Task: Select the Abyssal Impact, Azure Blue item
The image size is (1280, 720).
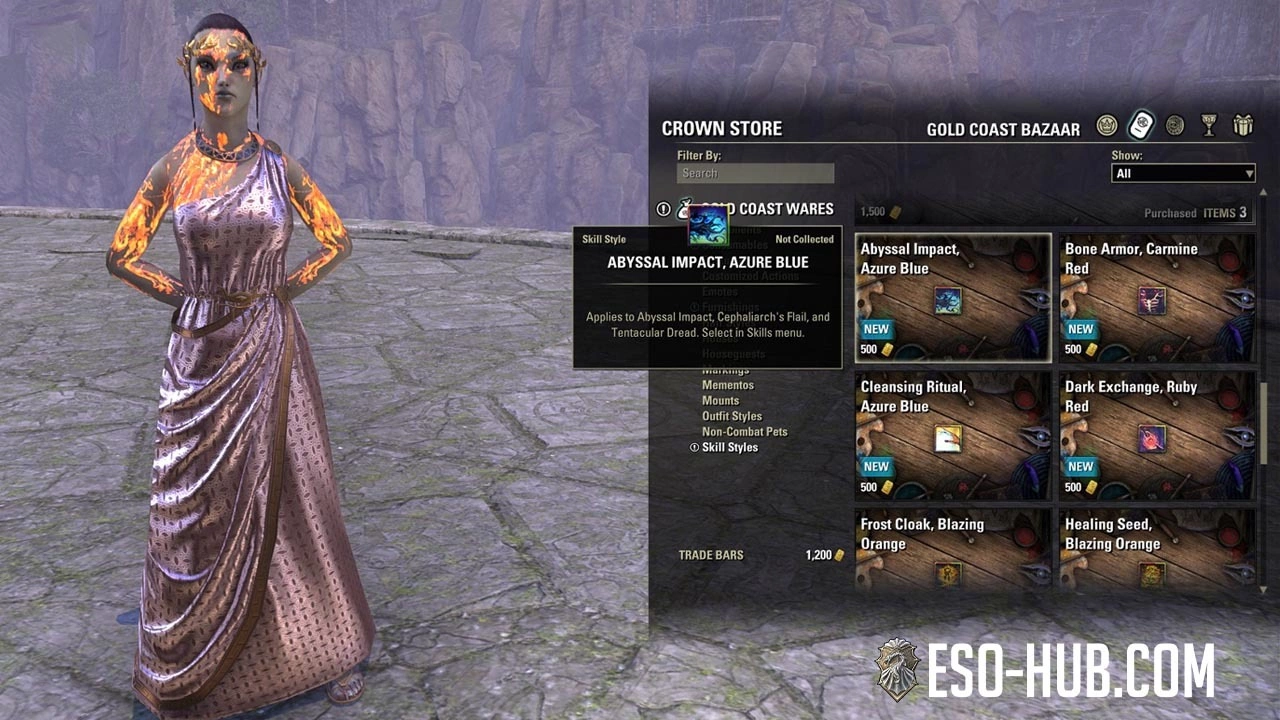Action: coord(952,298)
